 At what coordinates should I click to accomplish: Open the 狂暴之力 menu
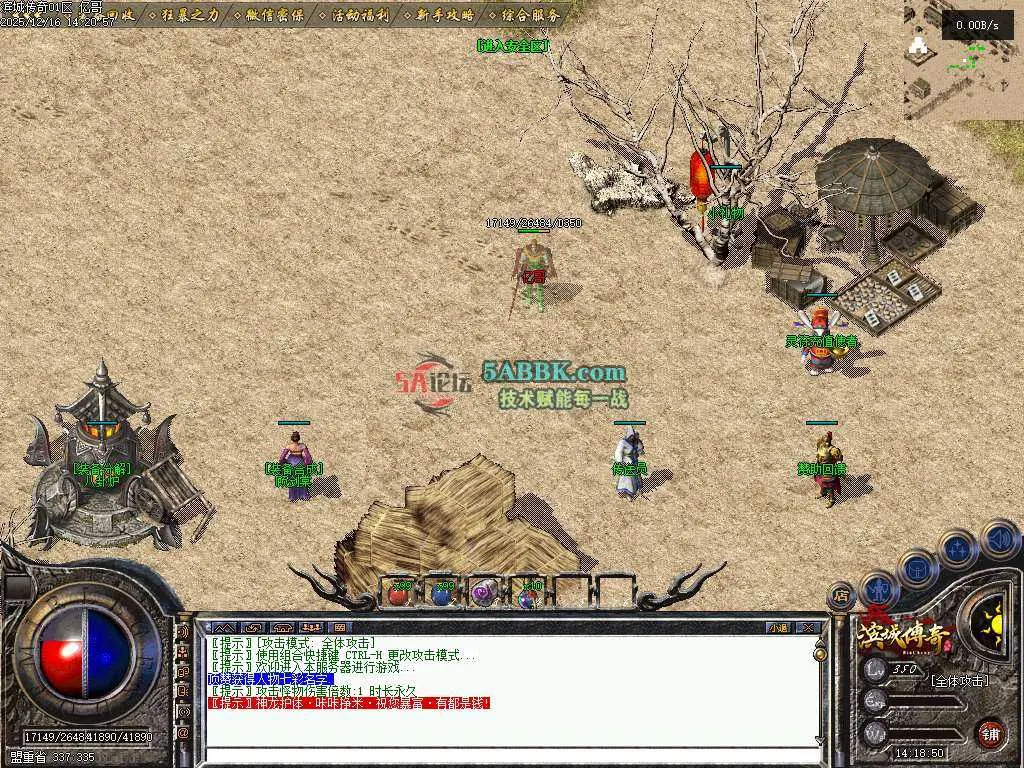189,15
